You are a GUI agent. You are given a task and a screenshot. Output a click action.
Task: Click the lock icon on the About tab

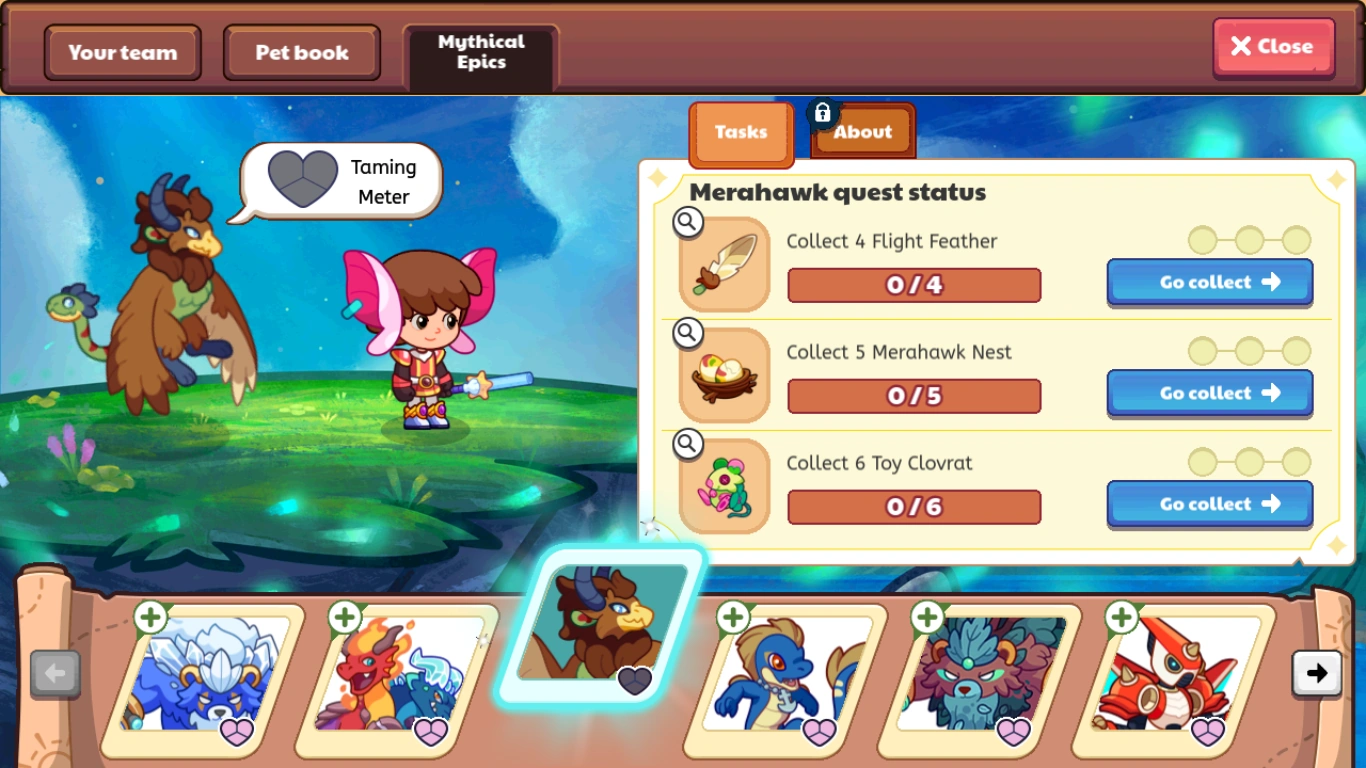822,112
